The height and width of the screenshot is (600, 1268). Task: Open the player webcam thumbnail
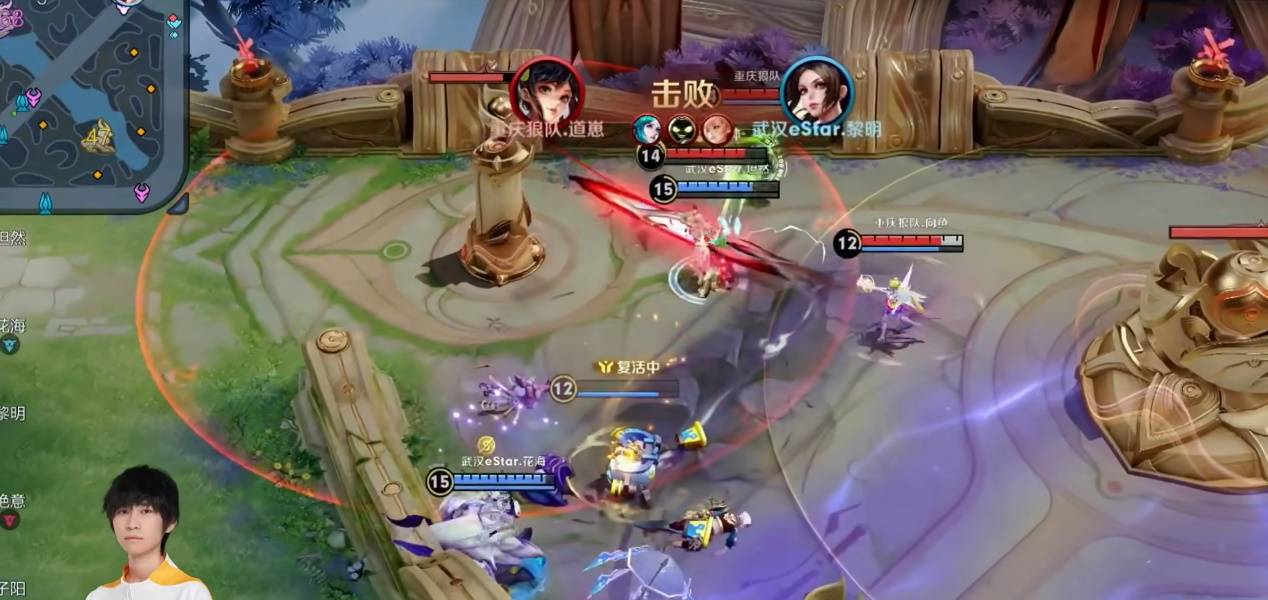[145, 535]
